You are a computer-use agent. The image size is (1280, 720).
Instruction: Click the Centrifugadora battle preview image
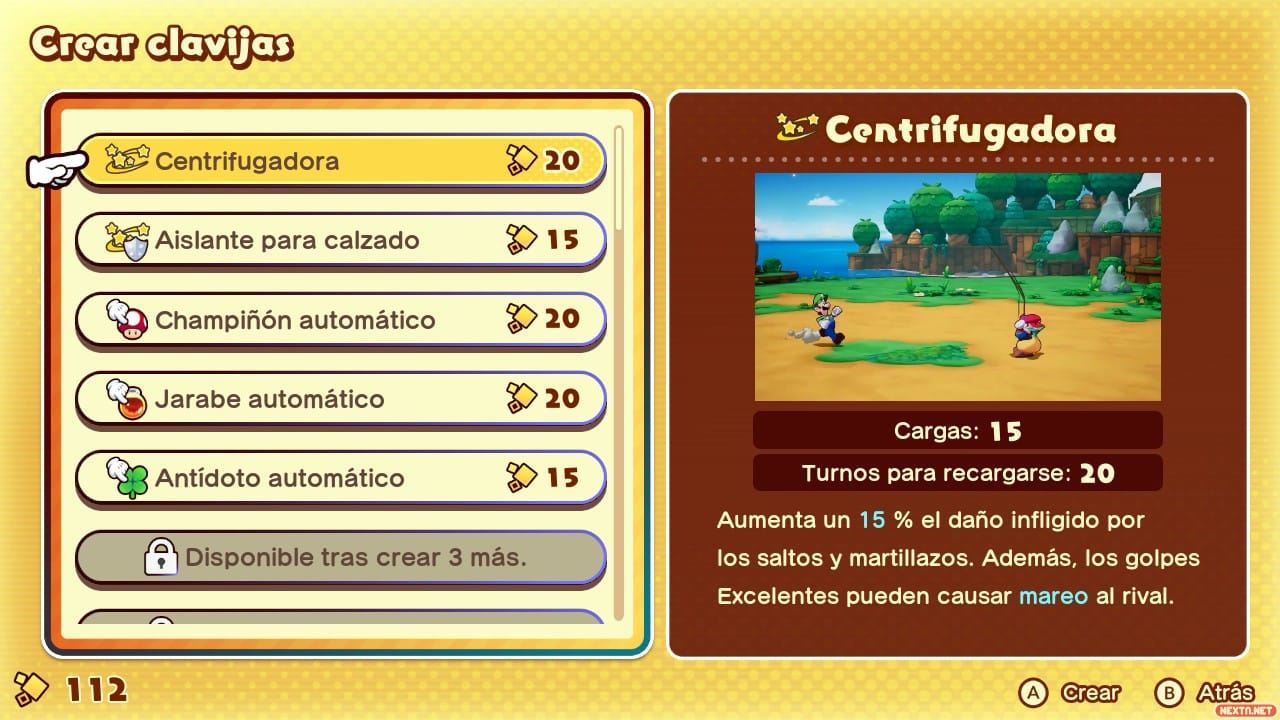click(x=957, y=286)
